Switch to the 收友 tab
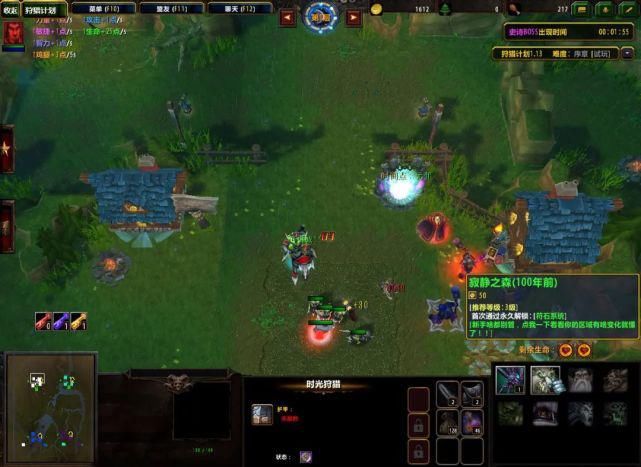The image size is (641, 467). coord(10,10)
